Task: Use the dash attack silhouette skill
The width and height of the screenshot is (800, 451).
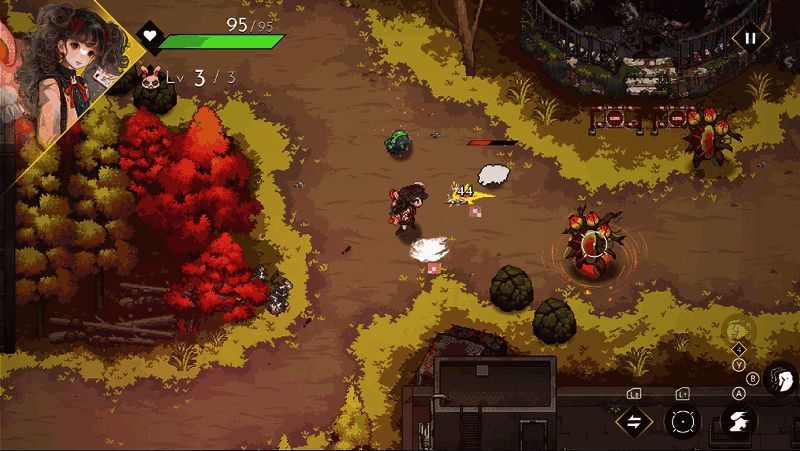Action: 738,420
